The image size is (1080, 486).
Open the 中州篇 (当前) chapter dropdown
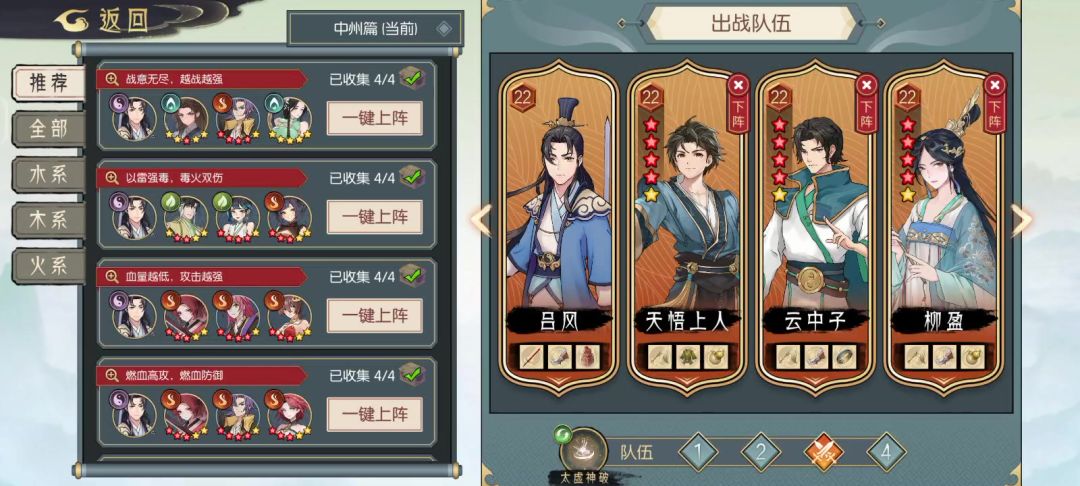(375, 29)
